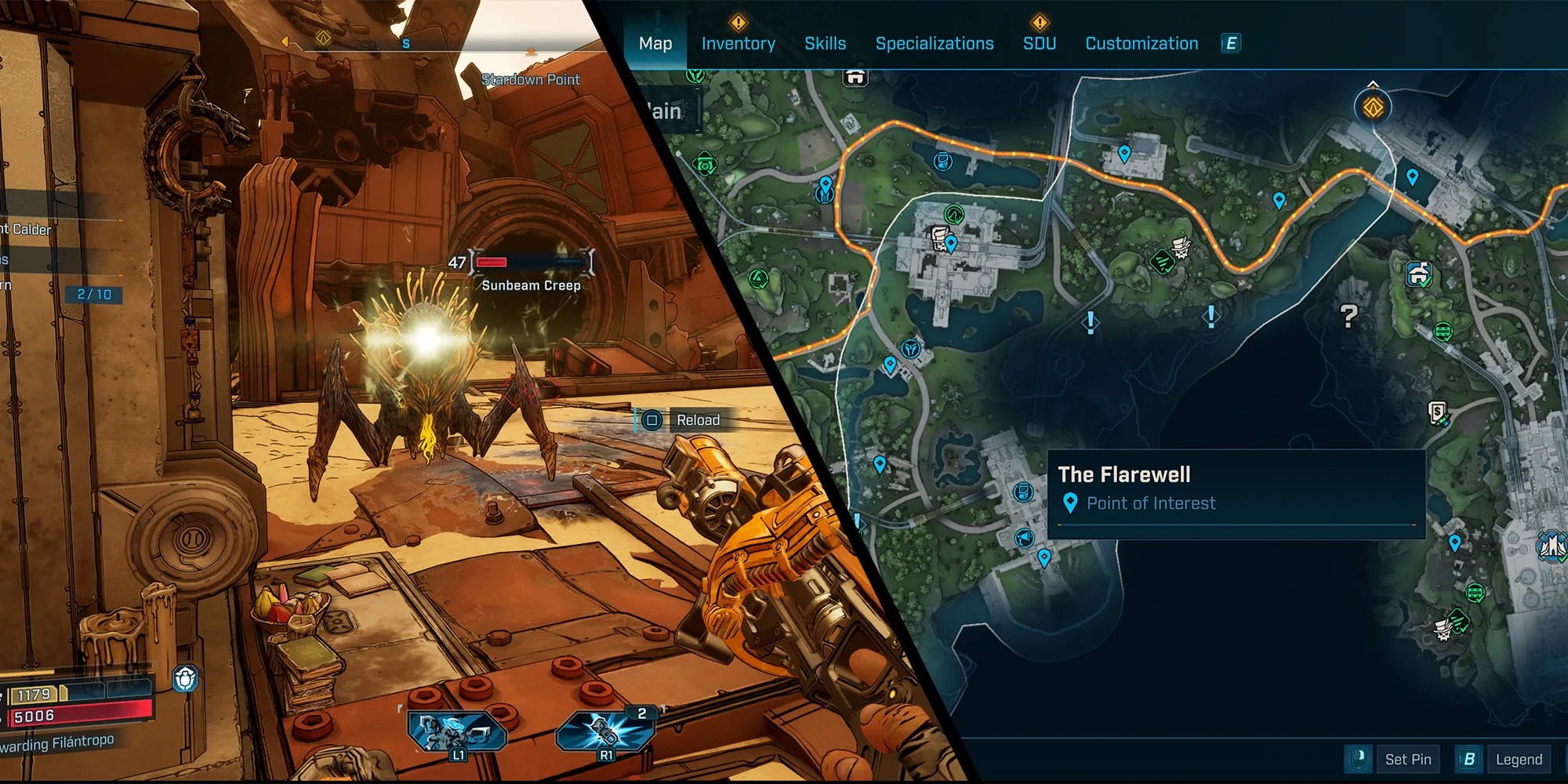Image resolution: width=1568 pixels, height=784 pixels.
Task: Activate the L1 action skill icon
Action: coord(457,733)
